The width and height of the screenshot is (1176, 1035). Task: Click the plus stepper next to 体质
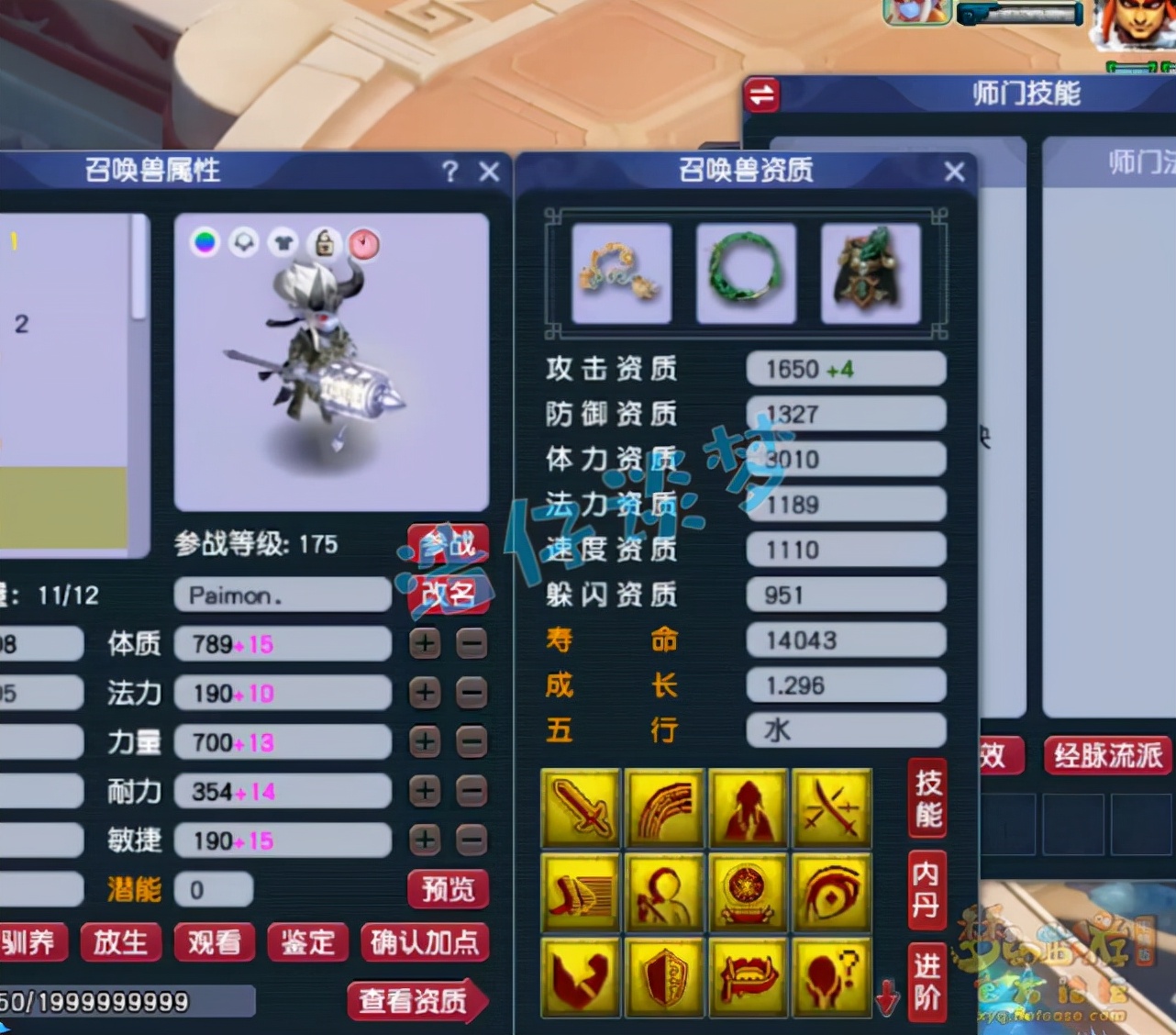tap(423, 644)
